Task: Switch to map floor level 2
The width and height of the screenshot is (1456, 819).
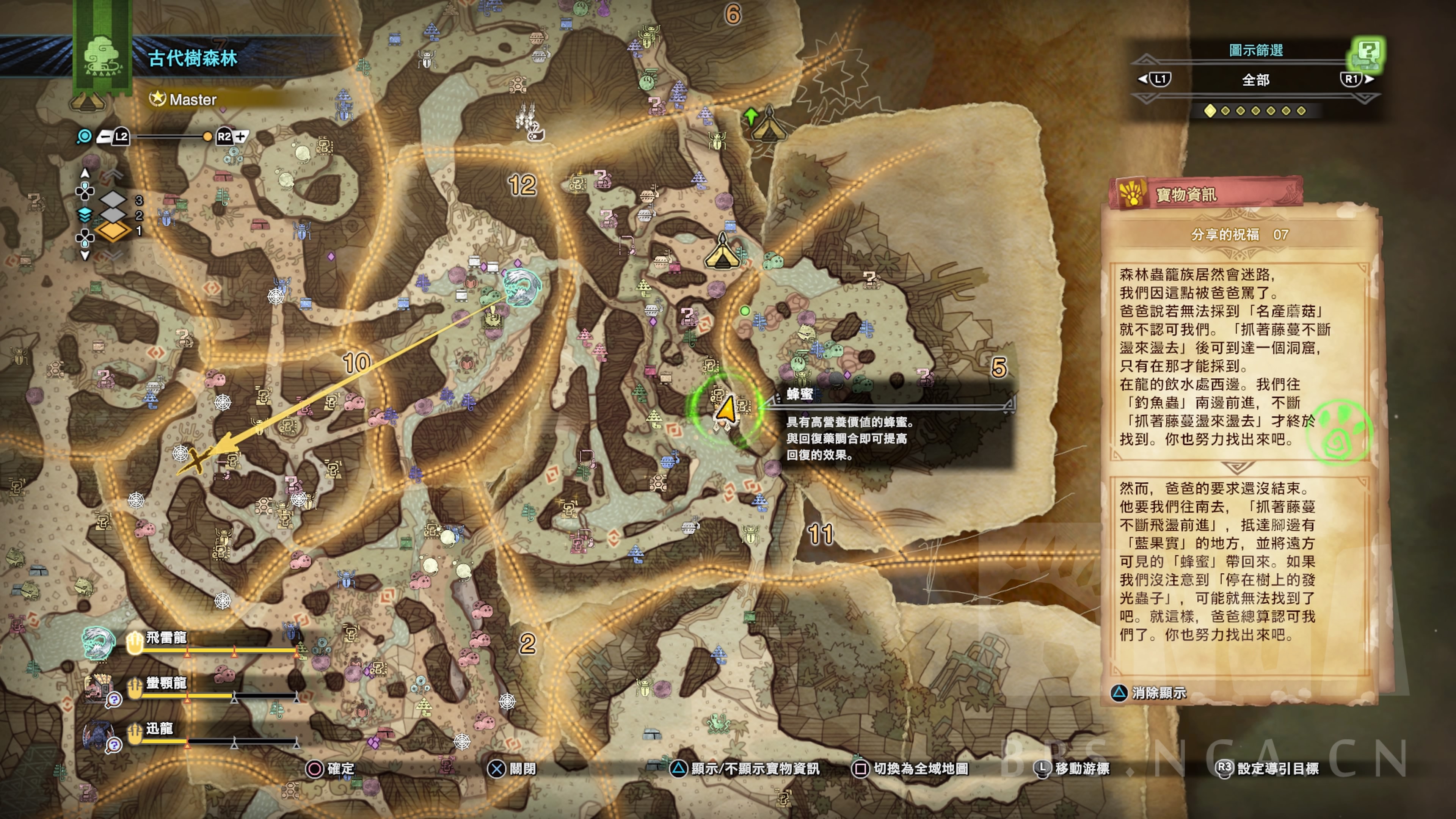Action: tap(114, 215)
